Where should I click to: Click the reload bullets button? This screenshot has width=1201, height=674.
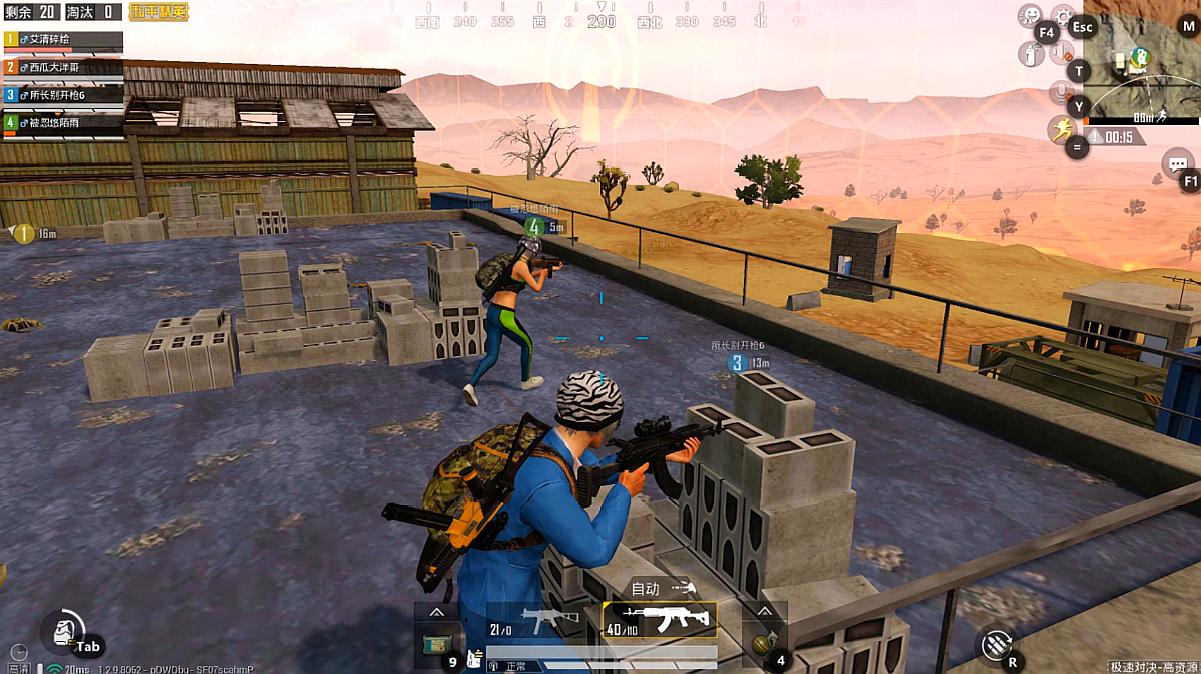tap(995, 645)
